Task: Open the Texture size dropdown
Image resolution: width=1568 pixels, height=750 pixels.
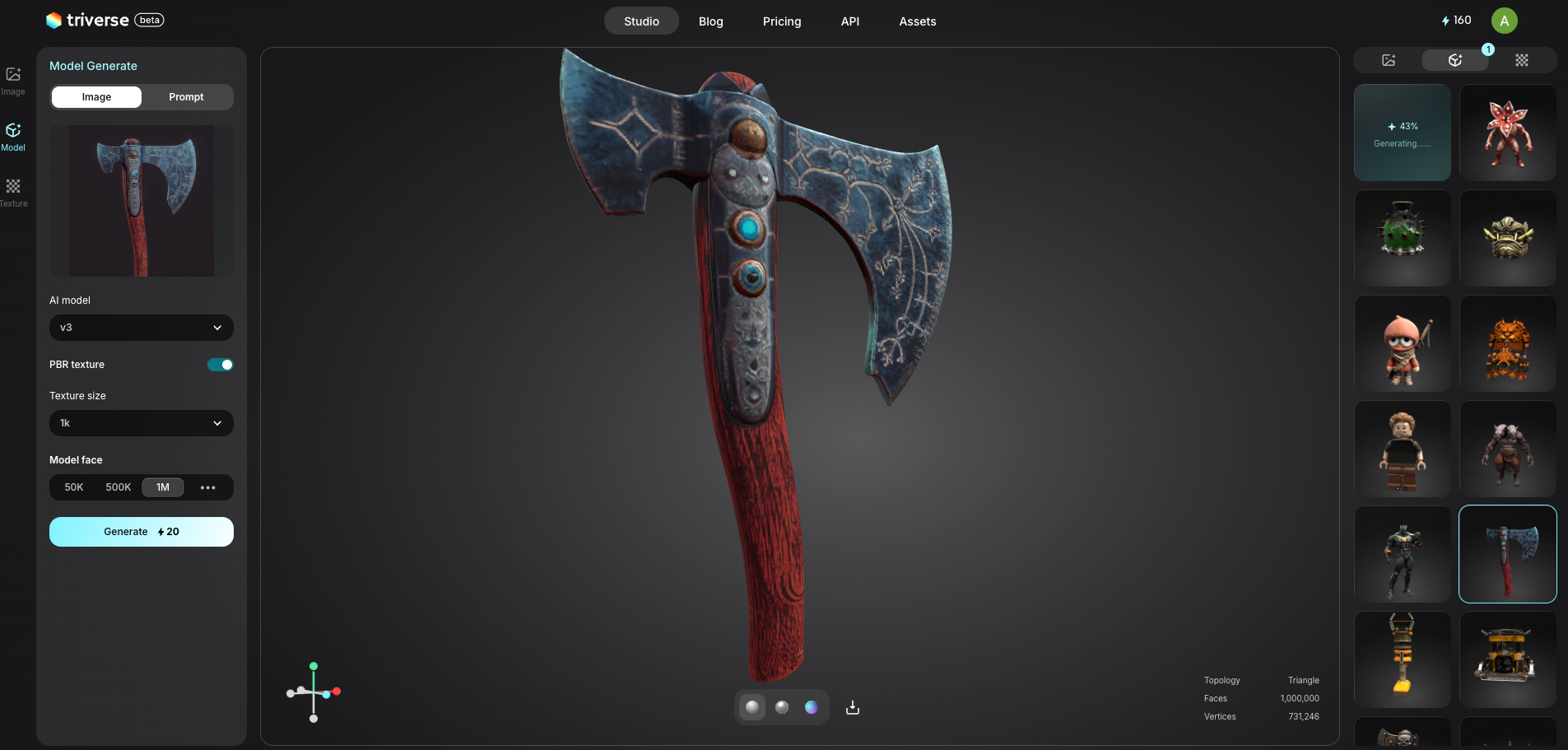Action: pyautogui.click(x=141, y=423)
